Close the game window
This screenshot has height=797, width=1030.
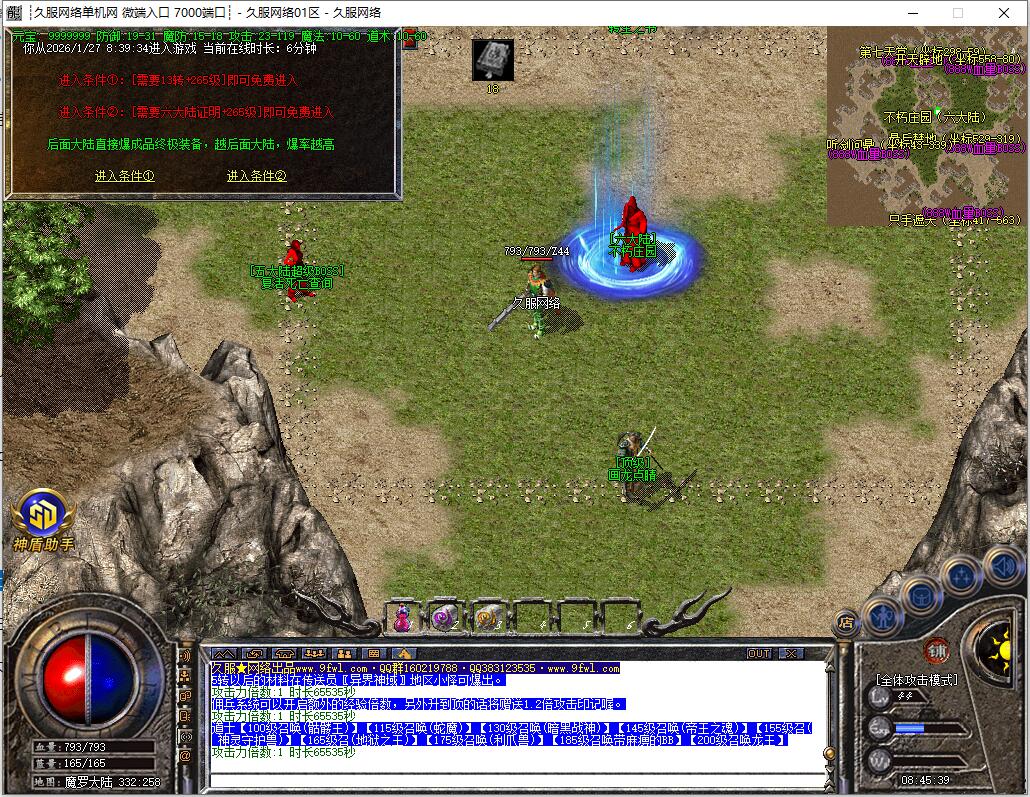point(1003,13)
